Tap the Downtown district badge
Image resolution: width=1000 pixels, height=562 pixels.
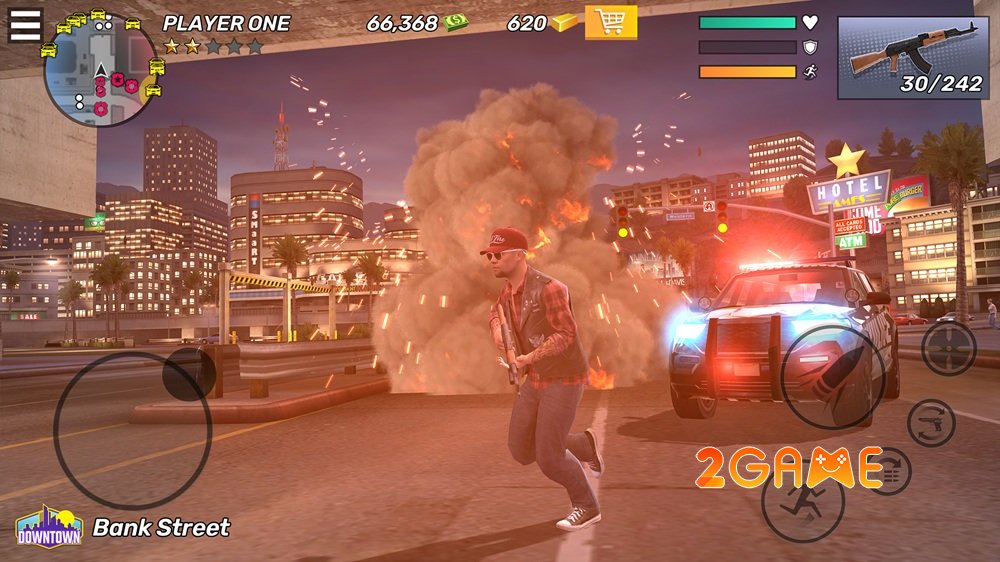(x=49, y=526)
